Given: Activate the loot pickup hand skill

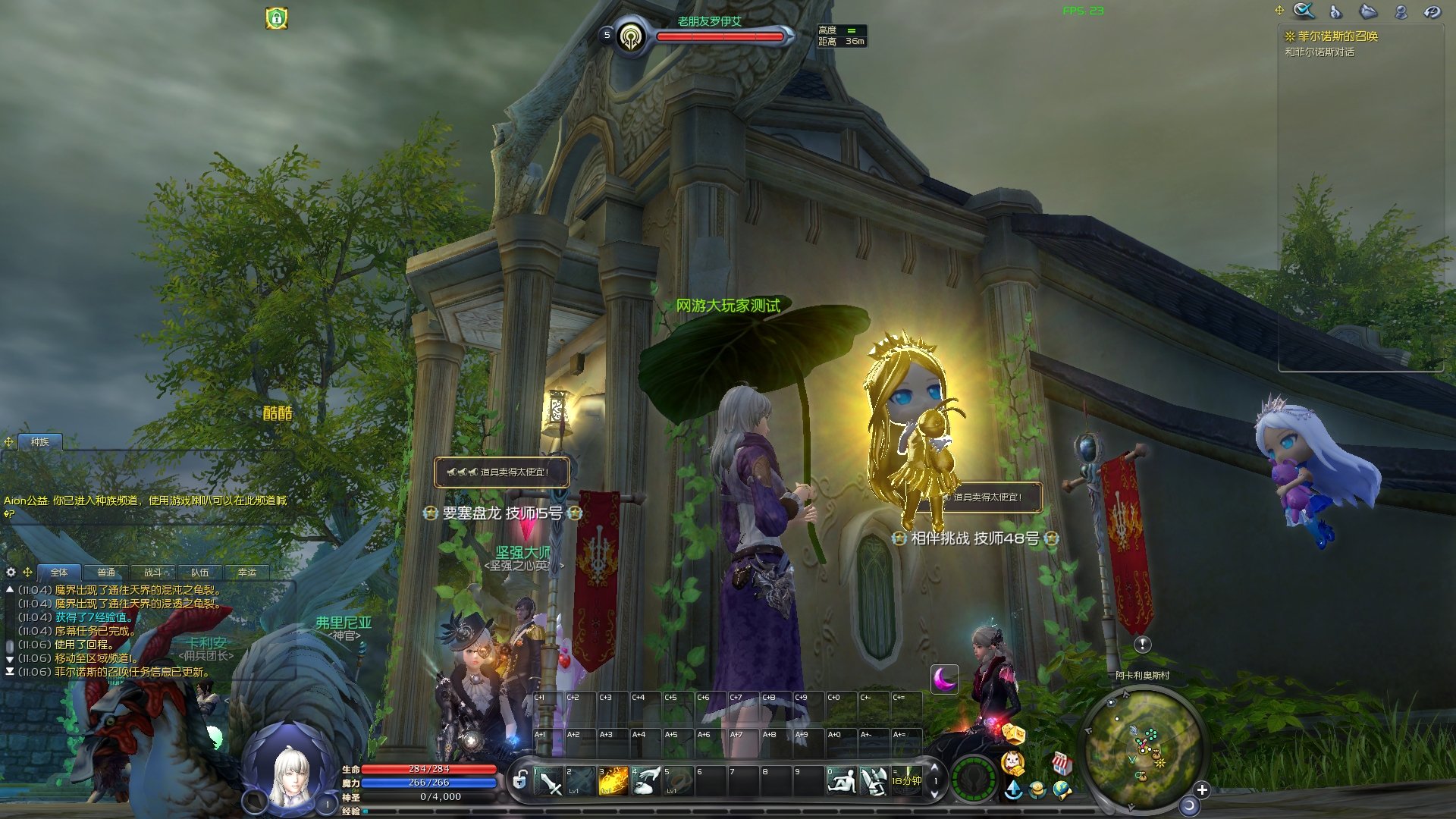Looking at the screenshot, I should pyautogui.click(x=646, y=781).
